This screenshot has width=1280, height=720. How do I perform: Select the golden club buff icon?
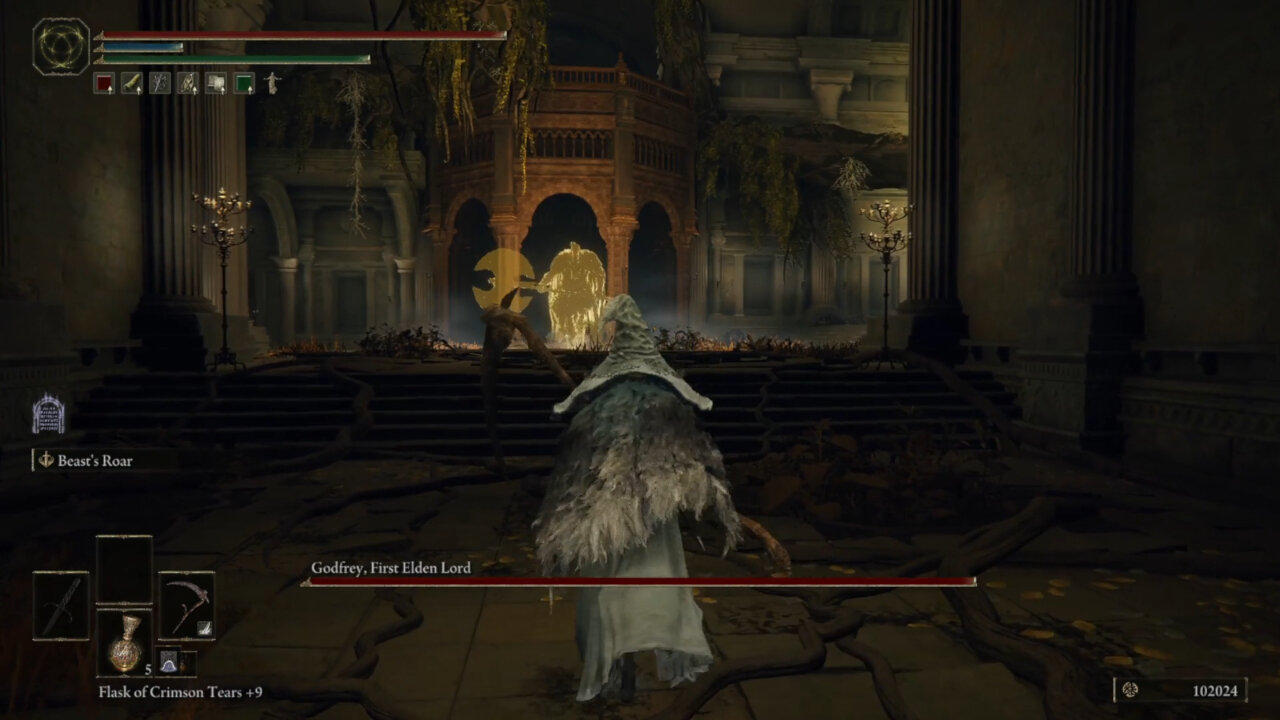click(132, 84)
